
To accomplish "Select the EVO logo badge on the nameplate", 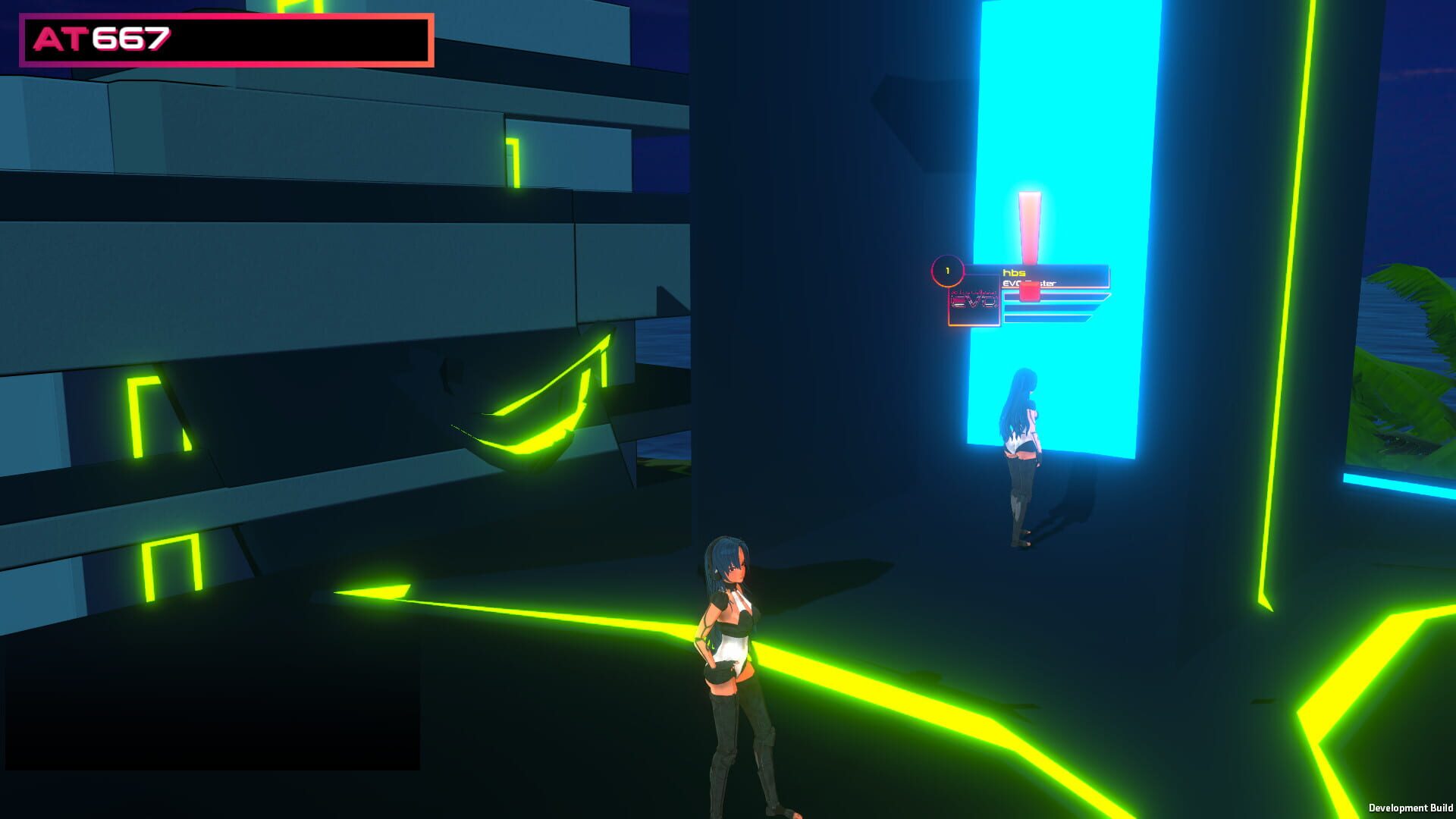I will [x=974, y=300].
